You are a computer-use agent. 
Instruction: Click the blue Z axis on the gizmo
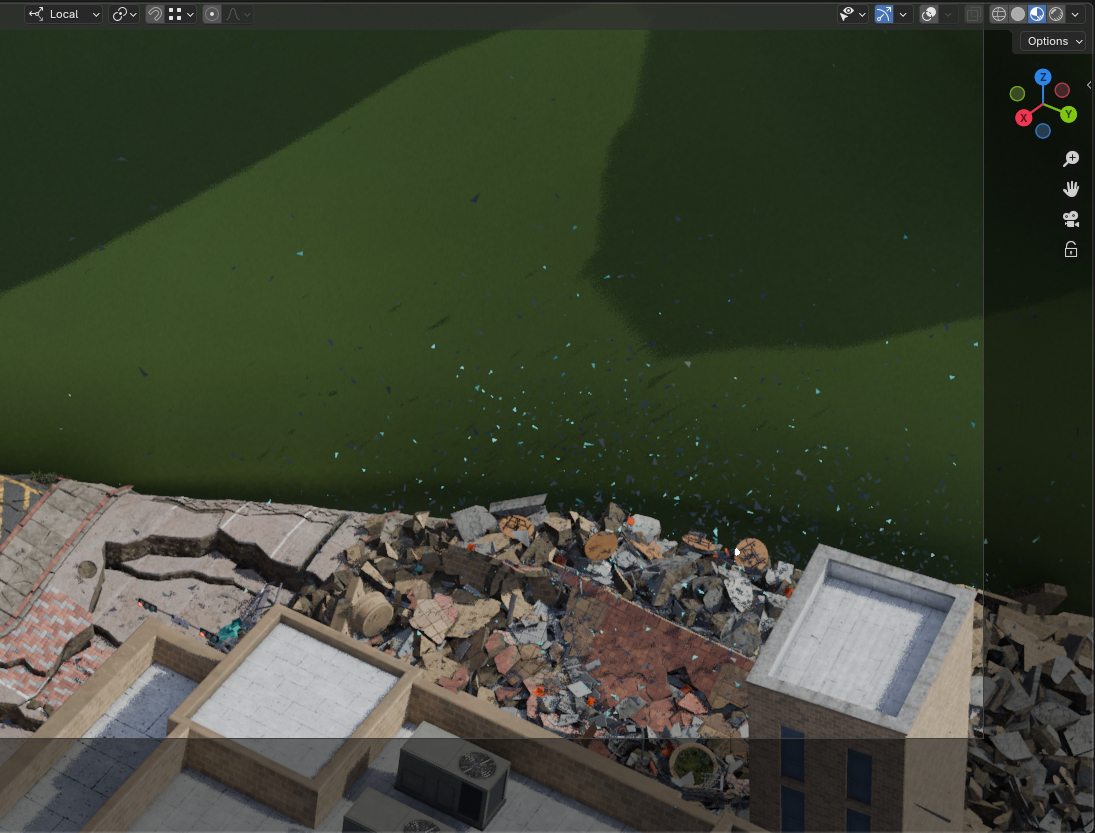click(1043, 77)
